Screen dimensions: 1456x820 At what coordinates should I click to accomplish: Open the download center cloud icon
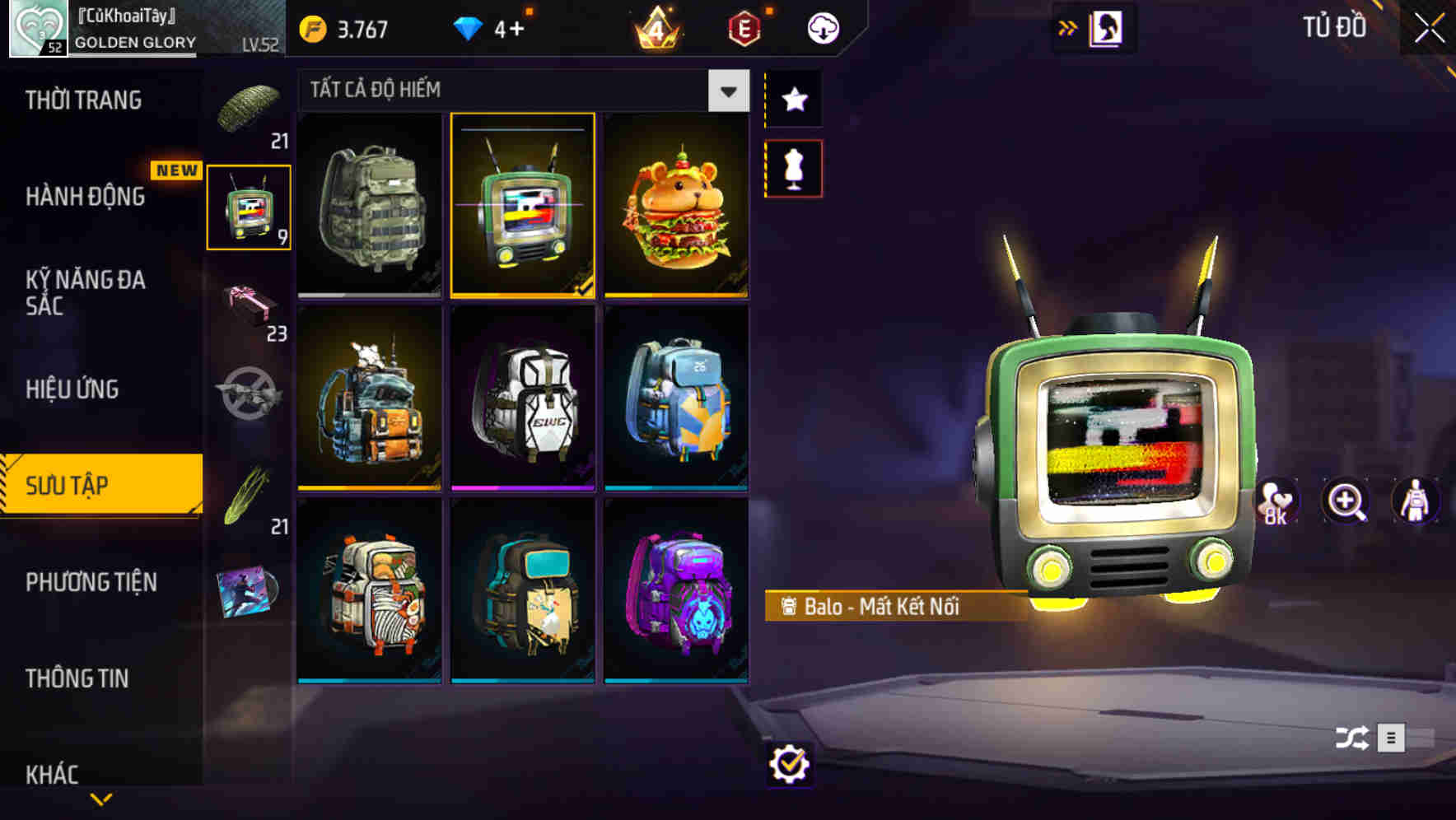[824, 27]
